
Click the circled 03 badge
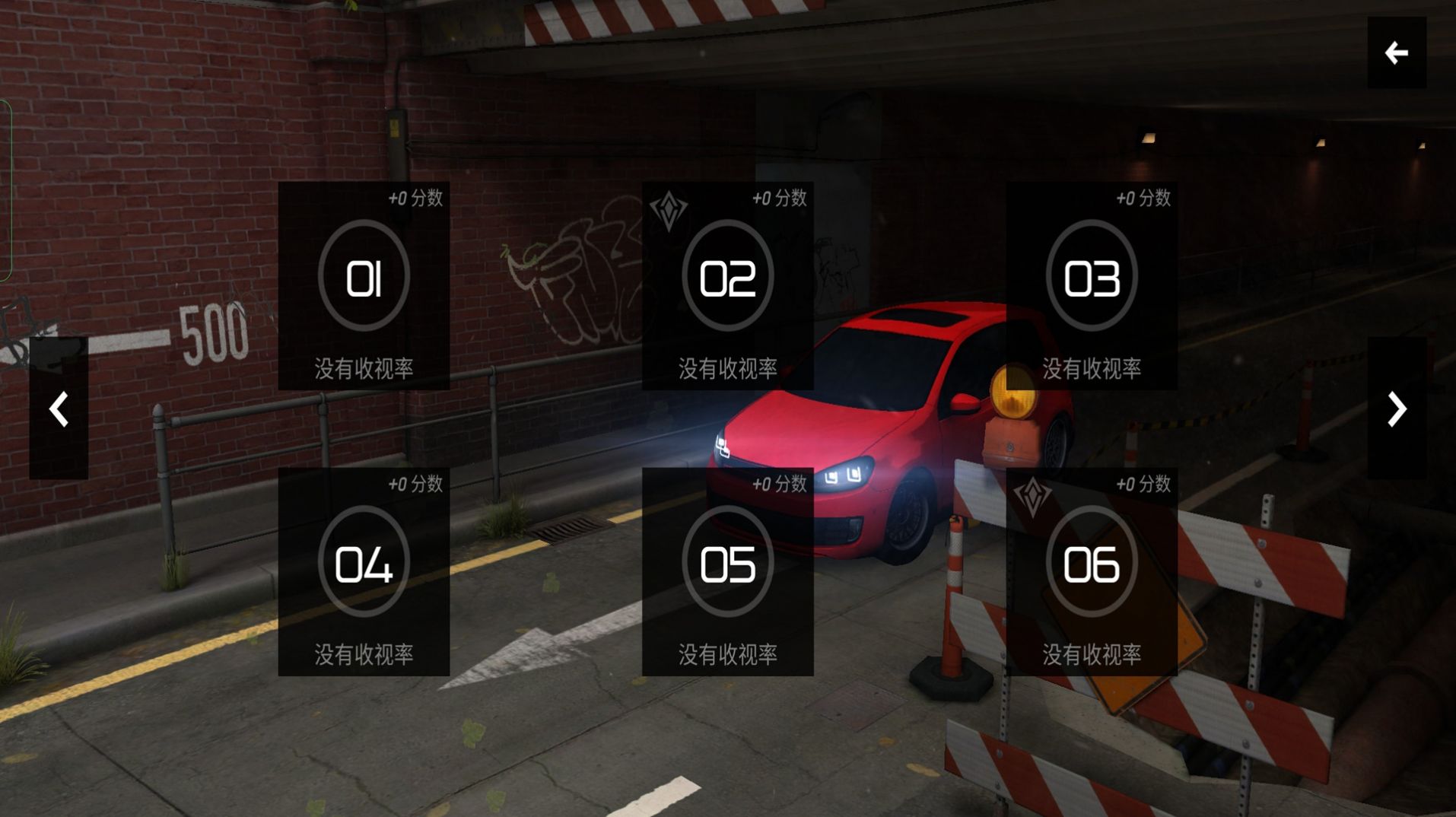[x=1092, y=277]
